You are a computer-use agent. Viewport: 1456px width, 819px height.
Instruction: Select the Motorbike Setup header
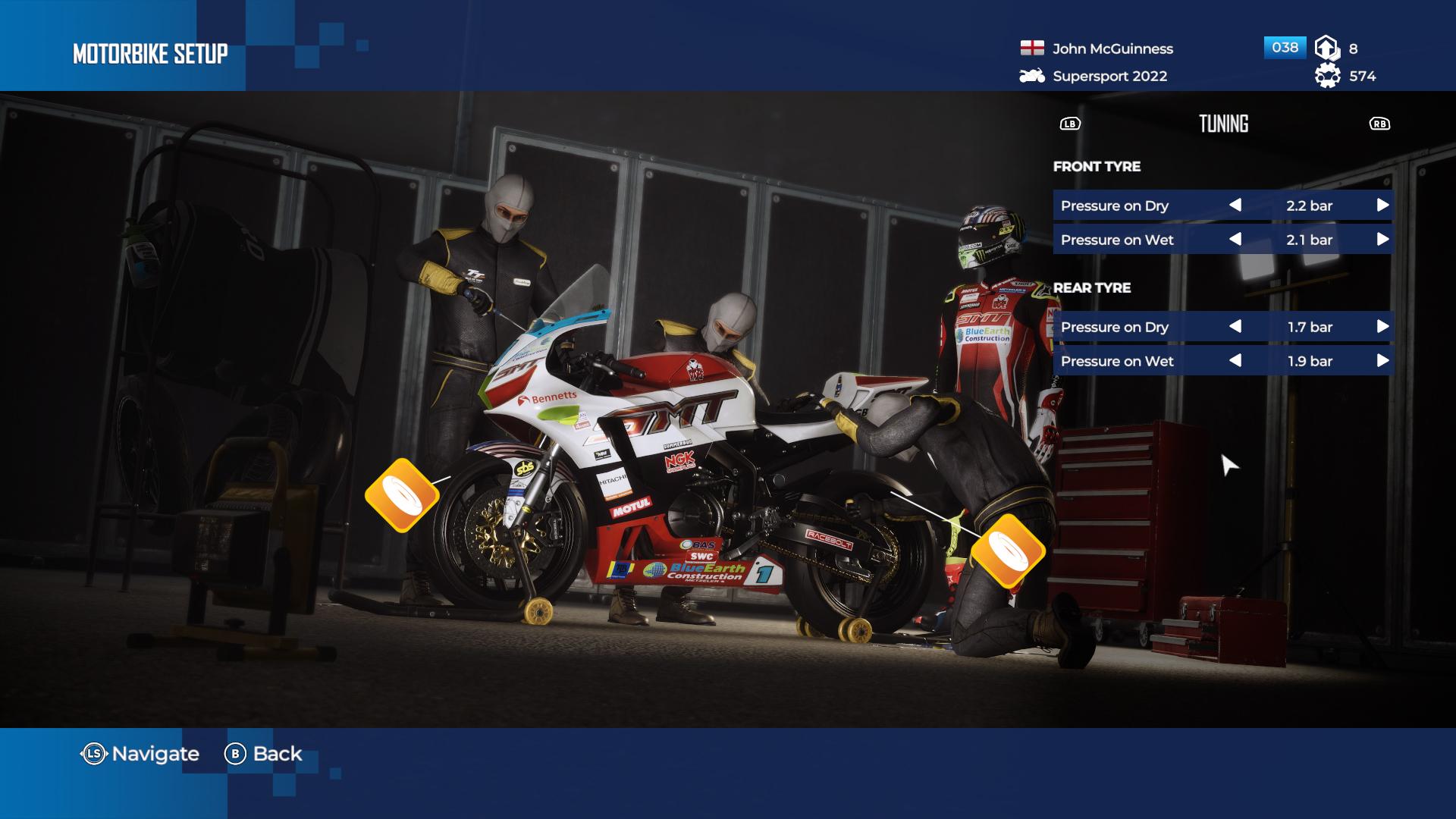[149, 53]
